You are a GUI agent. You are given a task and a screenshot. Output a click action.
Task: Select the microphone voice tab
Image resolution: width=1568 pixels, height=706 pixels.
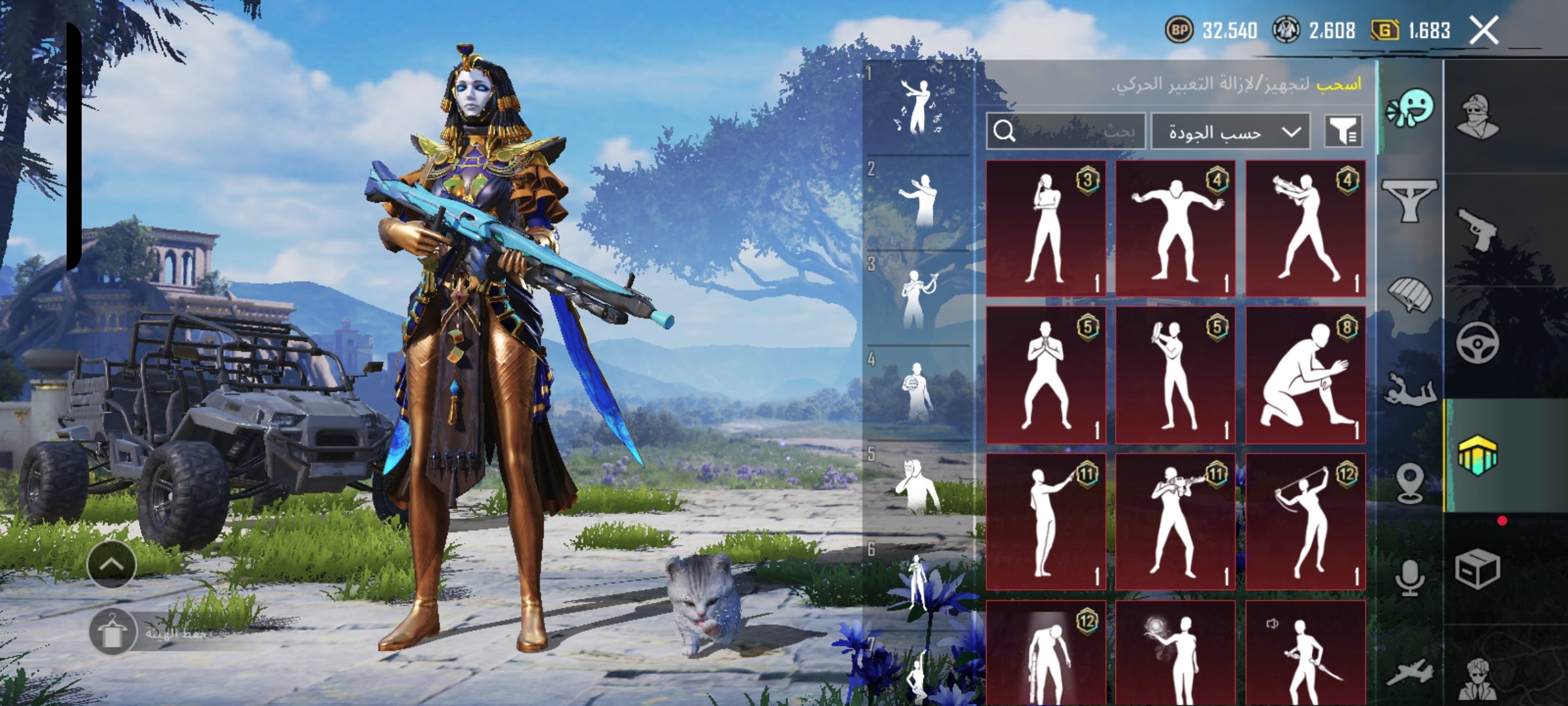click(x=1410, y=578)
